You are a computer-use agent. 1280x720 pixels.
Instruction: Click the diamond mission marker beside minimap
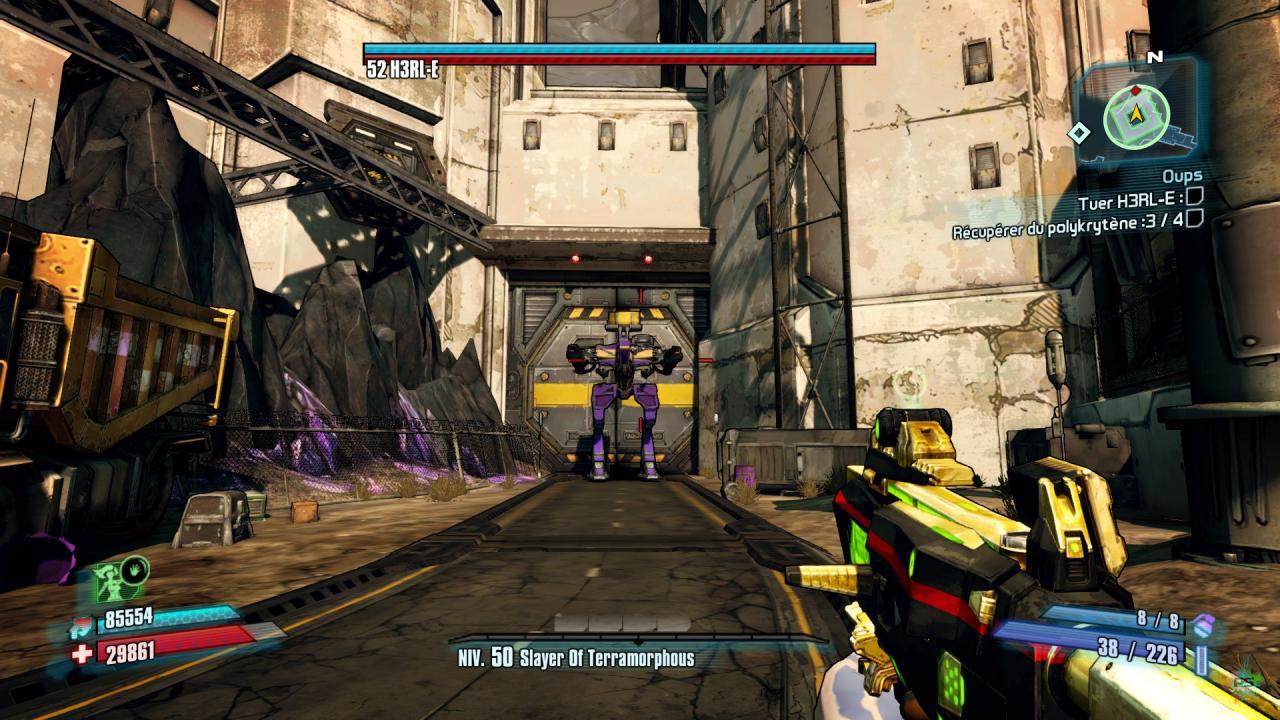[1079, 132]
